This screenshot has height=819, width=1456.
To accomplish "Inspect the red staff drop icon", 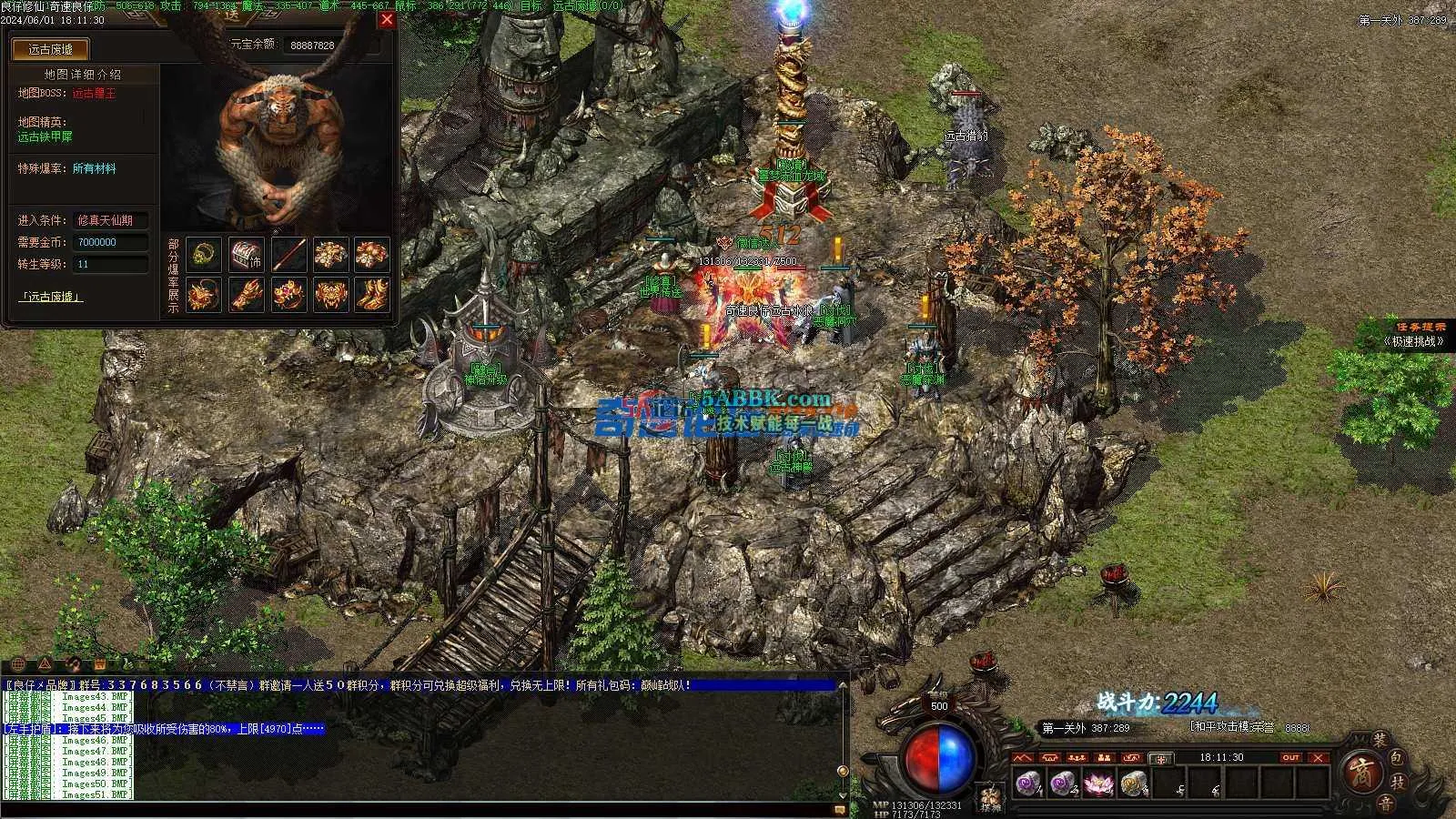I will (x=288, y=254).
